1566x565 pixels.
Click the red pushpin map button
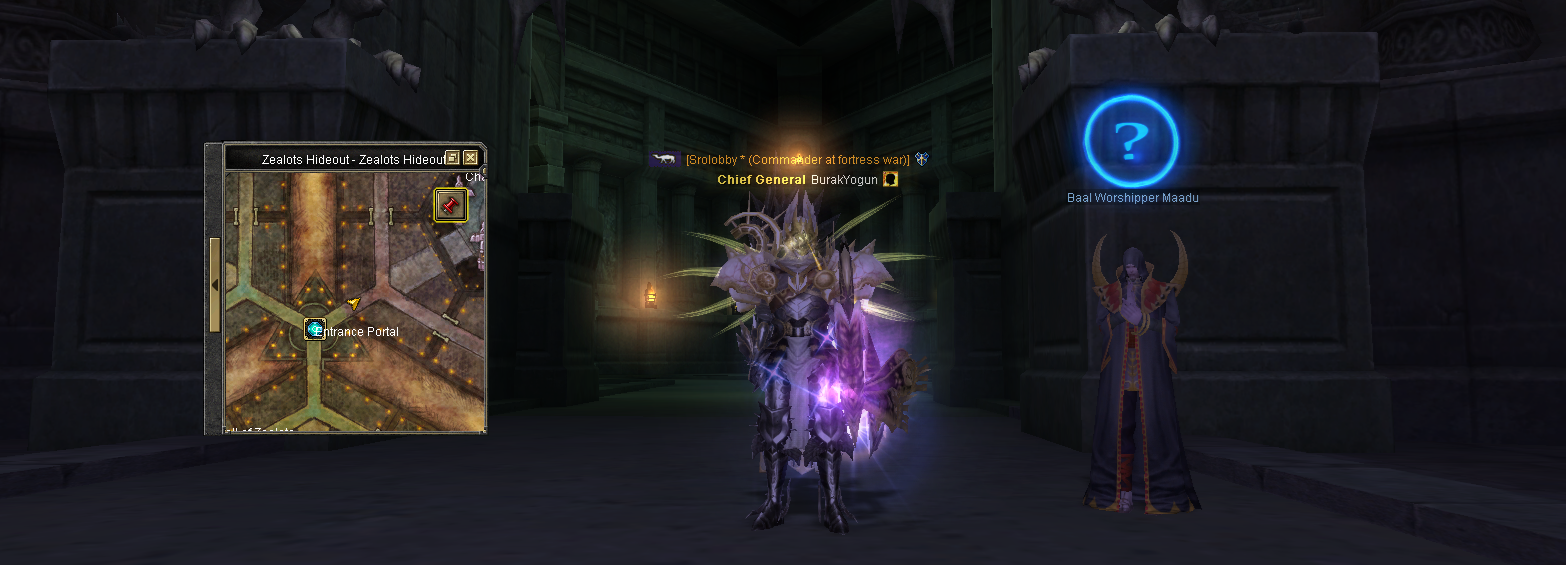tap(450, 205)
